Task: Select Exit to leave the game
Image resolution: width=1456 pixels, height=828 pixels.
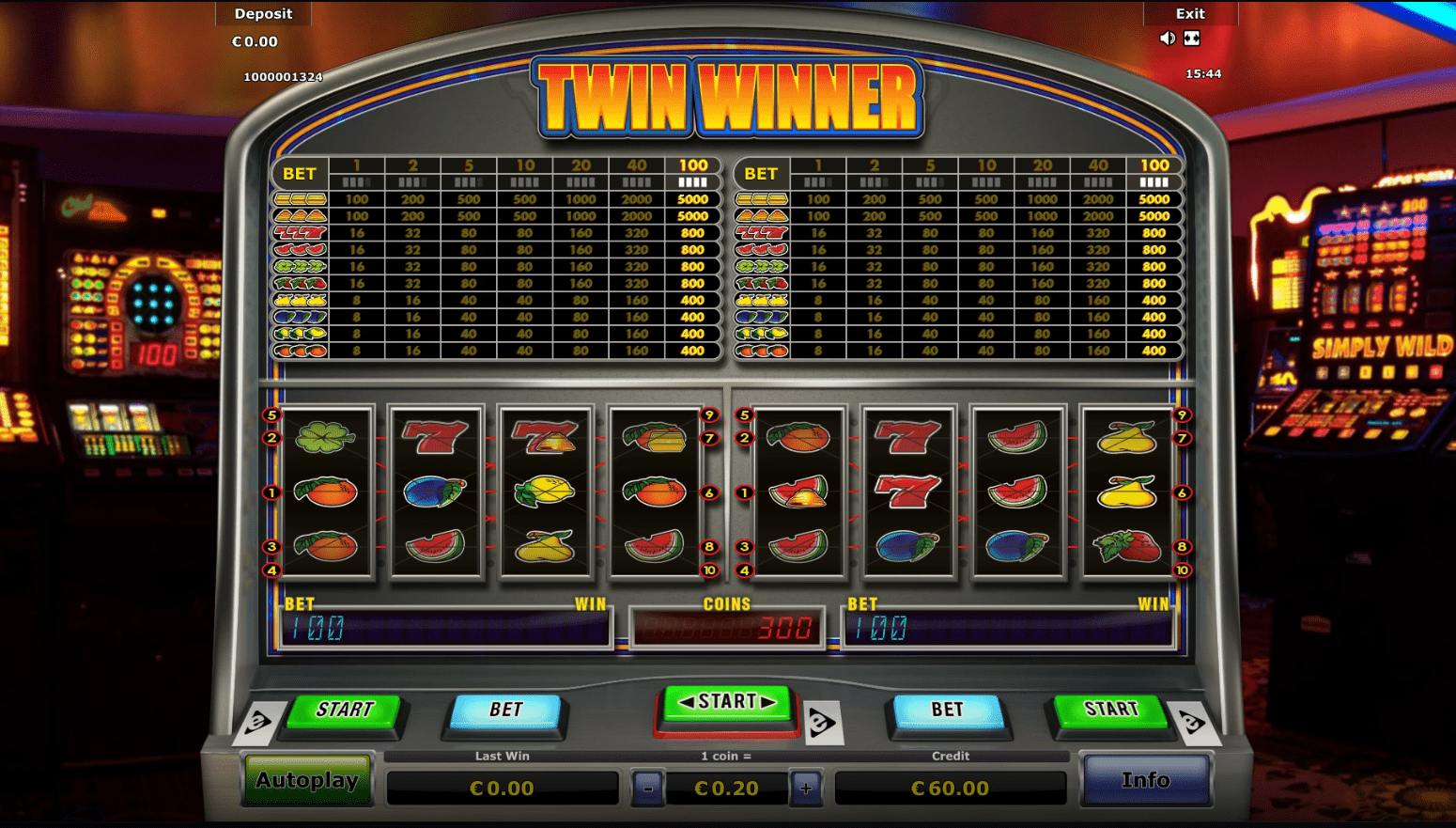Action: pos(1190,13)
